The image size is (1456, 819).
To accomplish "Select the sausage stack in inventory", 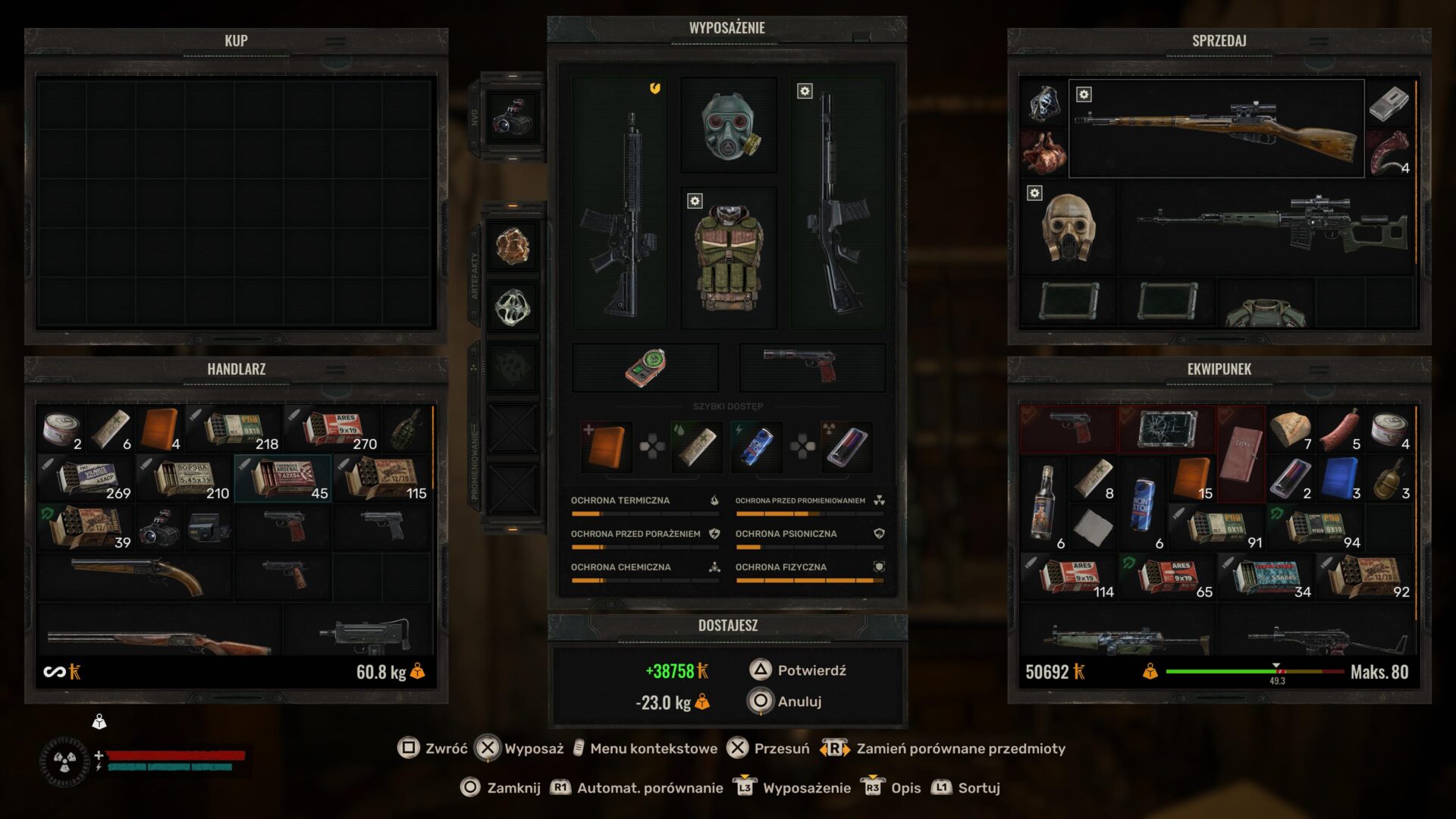I will pos(1340,430).
